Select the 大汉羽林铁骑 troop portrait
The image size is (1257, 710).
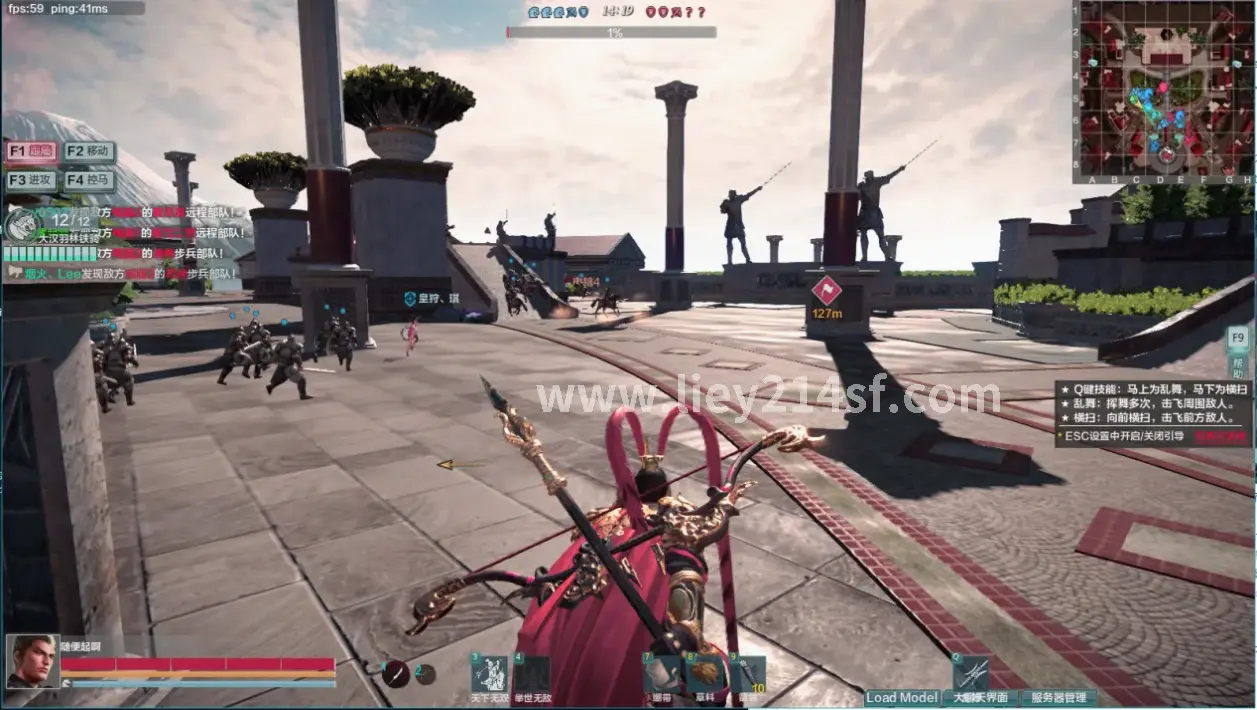pyautogui.click(x=20, y=223)
